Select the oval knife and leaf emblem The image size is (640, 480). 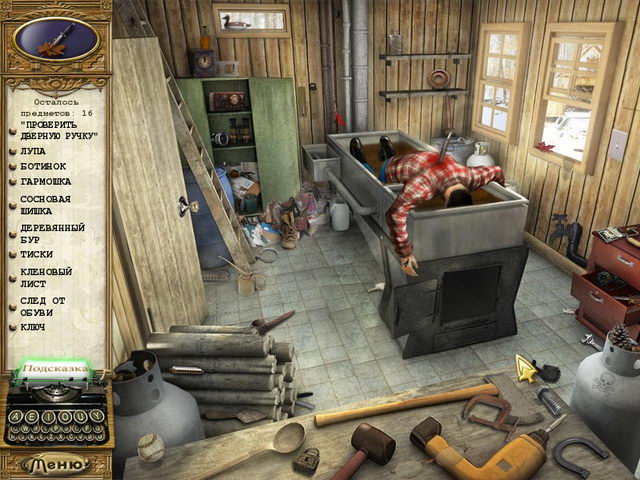[x=57, y=39]
